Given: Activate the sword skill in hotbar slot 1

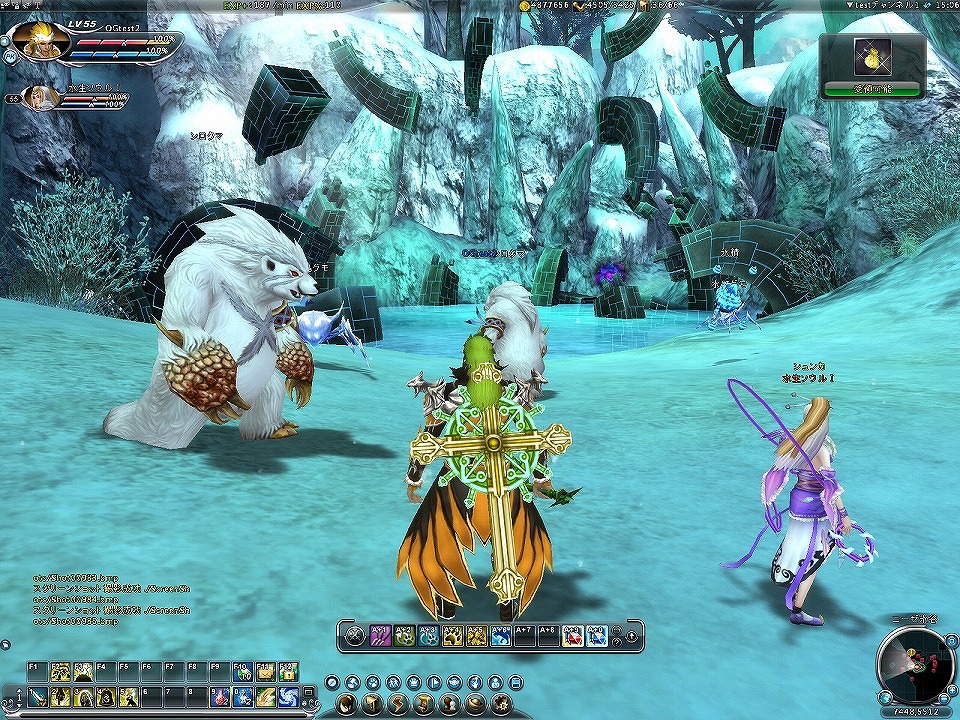Looking at the screenshot, I should tap(36, 696).
